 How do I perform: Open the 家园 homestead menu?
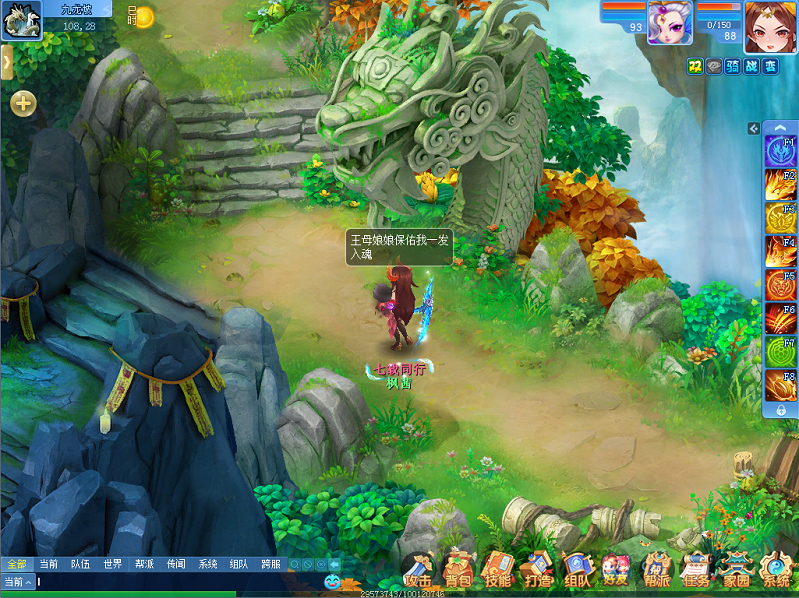click(x=736, y=570)
